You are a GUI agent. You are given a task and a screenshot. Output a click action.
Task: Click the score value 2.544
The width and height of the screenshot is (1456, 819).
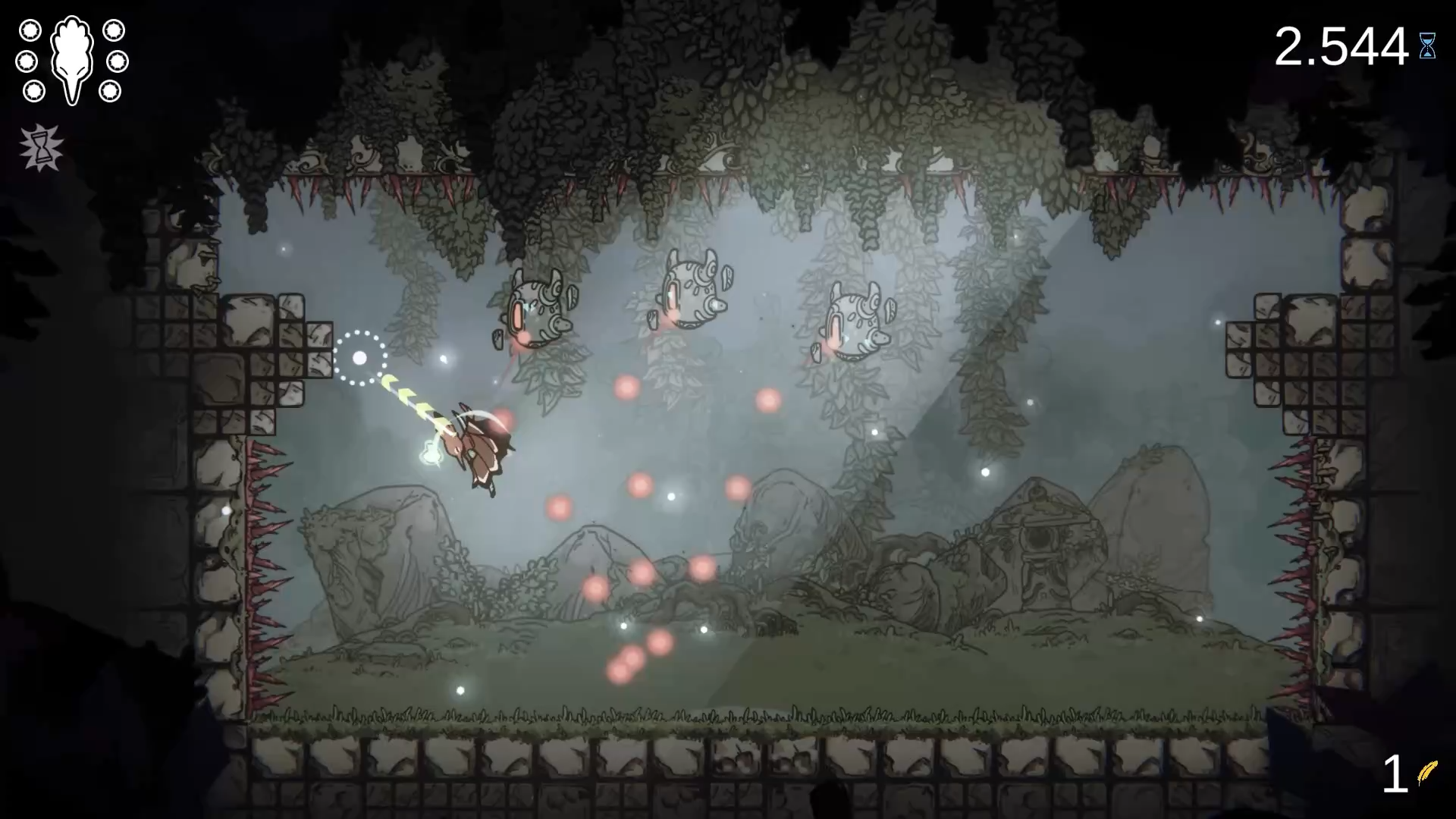click(1341, 45)
